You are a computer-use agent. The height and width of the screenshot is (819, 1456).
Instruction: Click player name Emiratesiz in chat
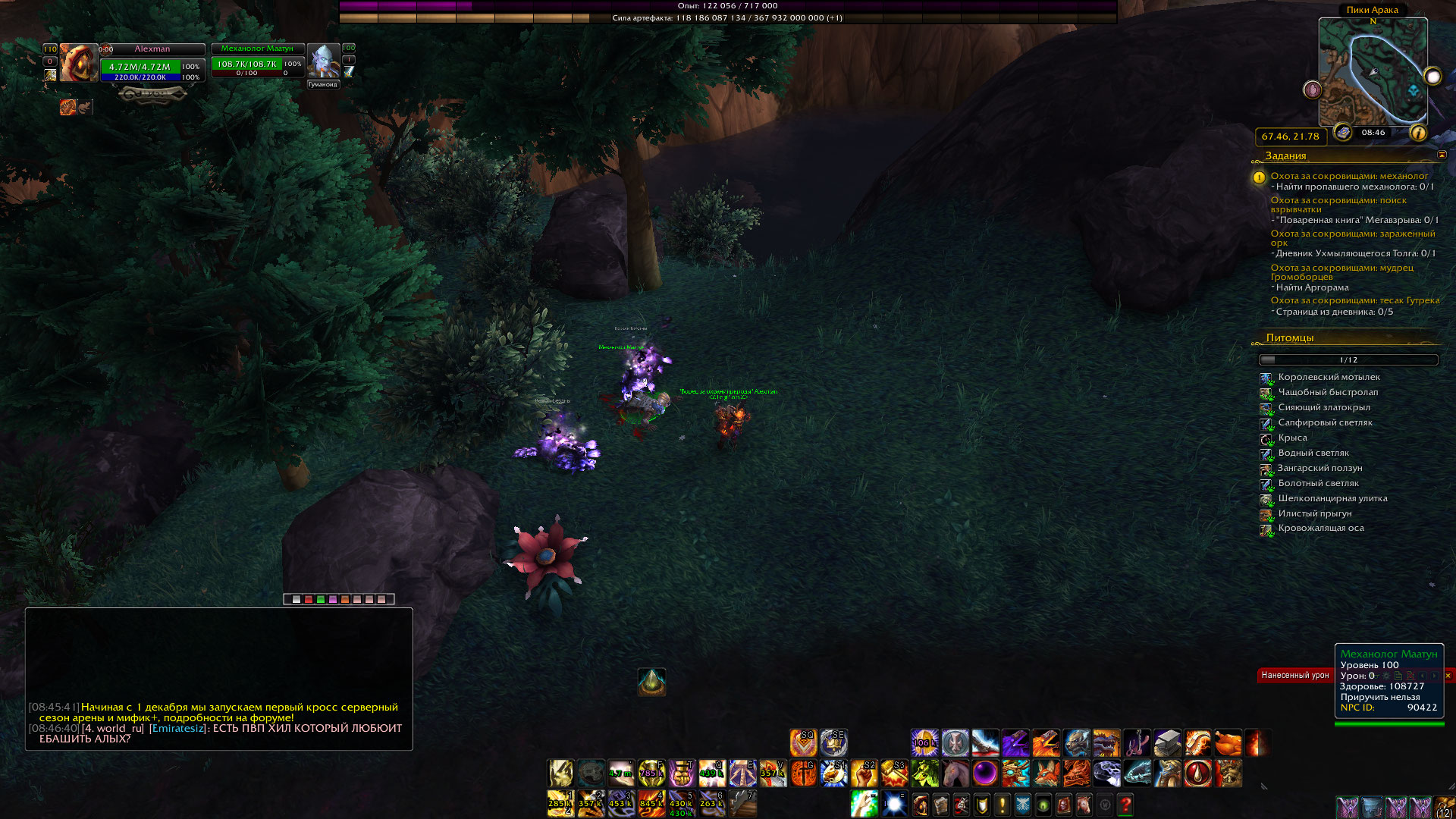[177, 728]
